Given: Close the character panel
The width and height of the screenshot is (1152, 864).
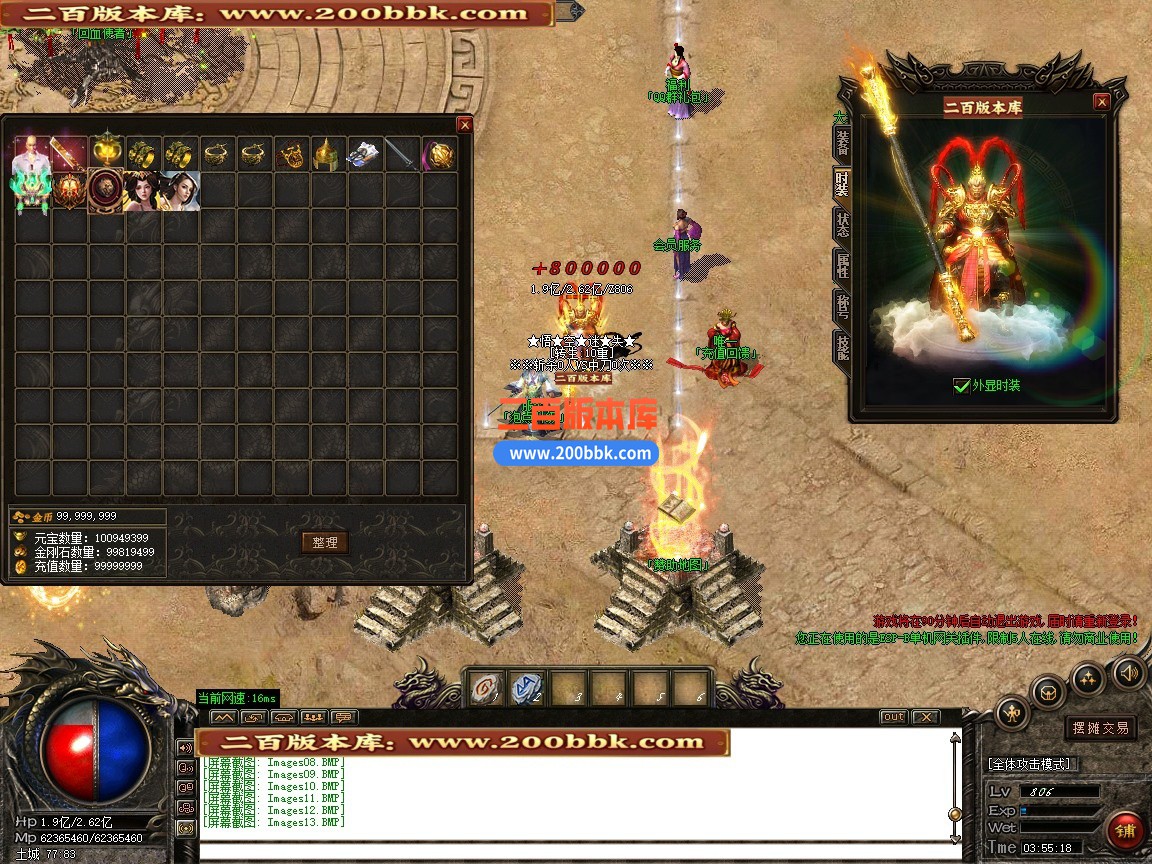Looking at the screenshot, I should [x=1101, y=102].
